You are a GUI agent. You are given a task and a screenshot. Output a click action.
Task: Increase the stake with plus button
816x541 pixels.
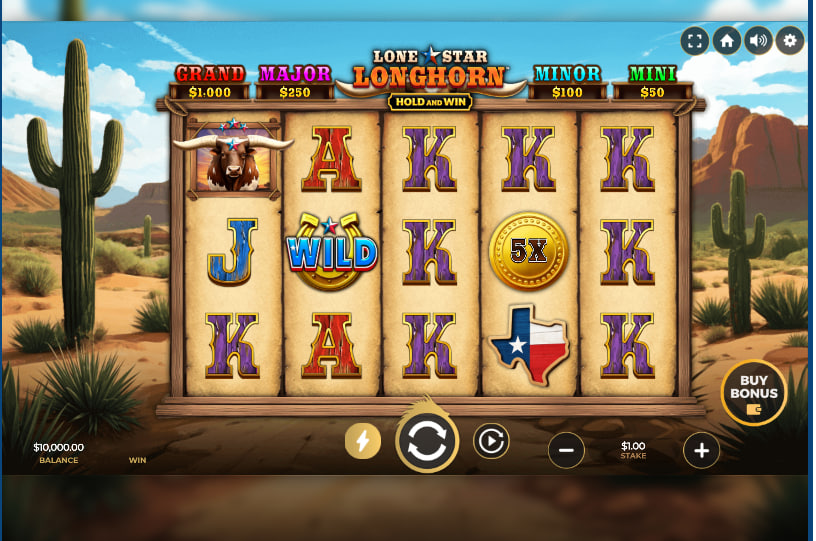(701, 451)
